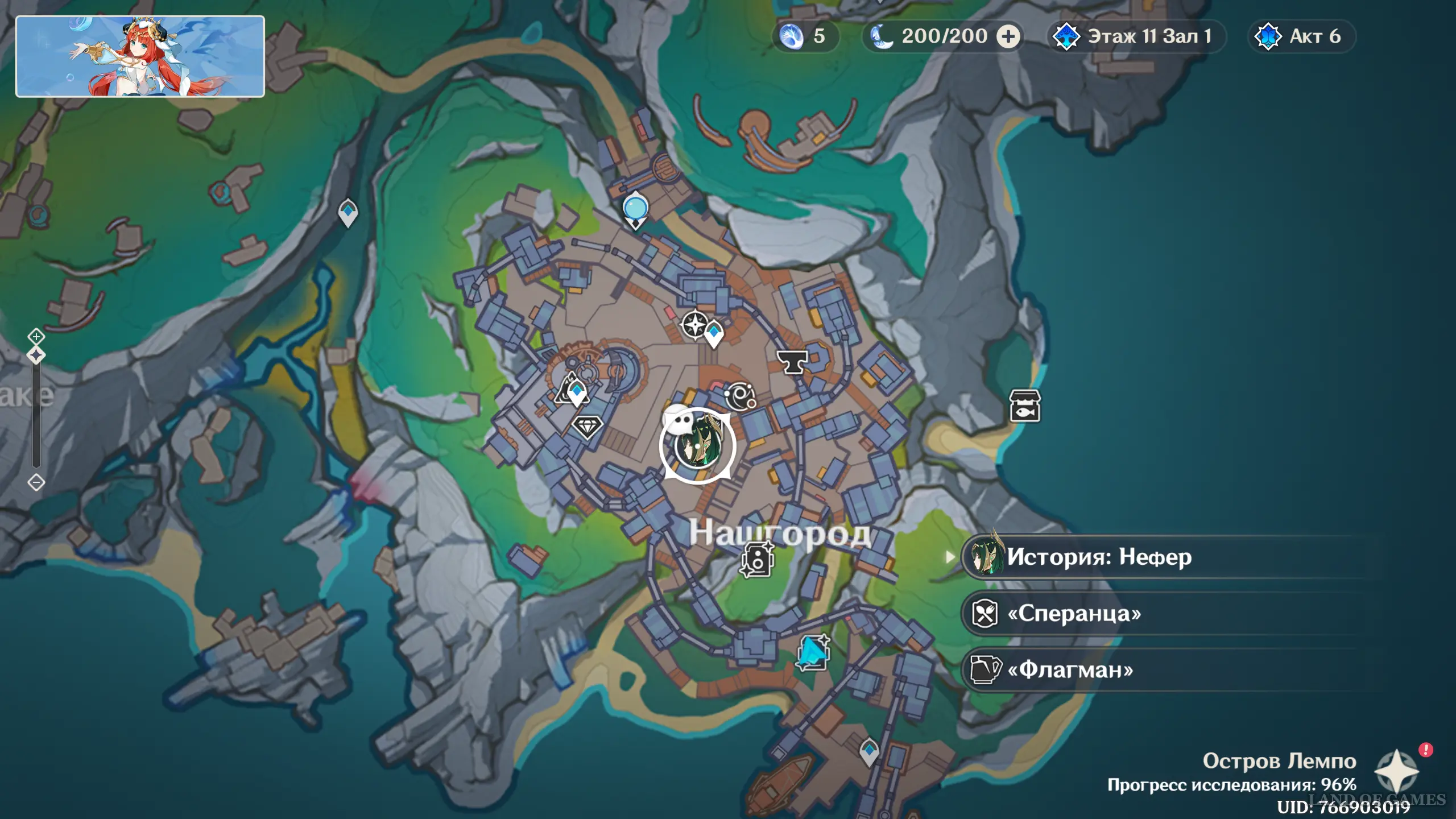
Task: Select the blacksmith anvil map marker
Action: click(791, 361)
